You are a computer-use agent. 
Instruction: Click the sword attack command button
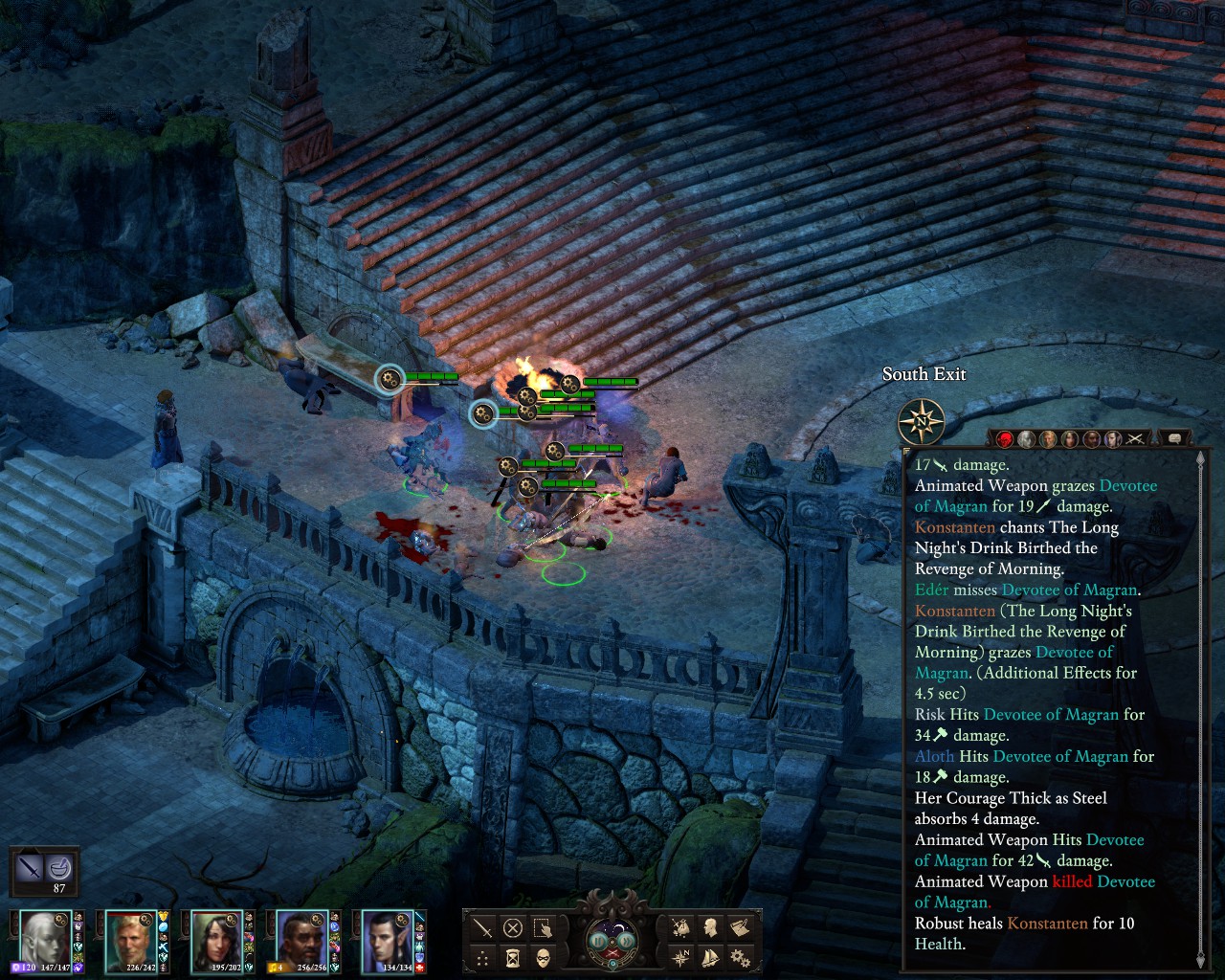point(483,928)
